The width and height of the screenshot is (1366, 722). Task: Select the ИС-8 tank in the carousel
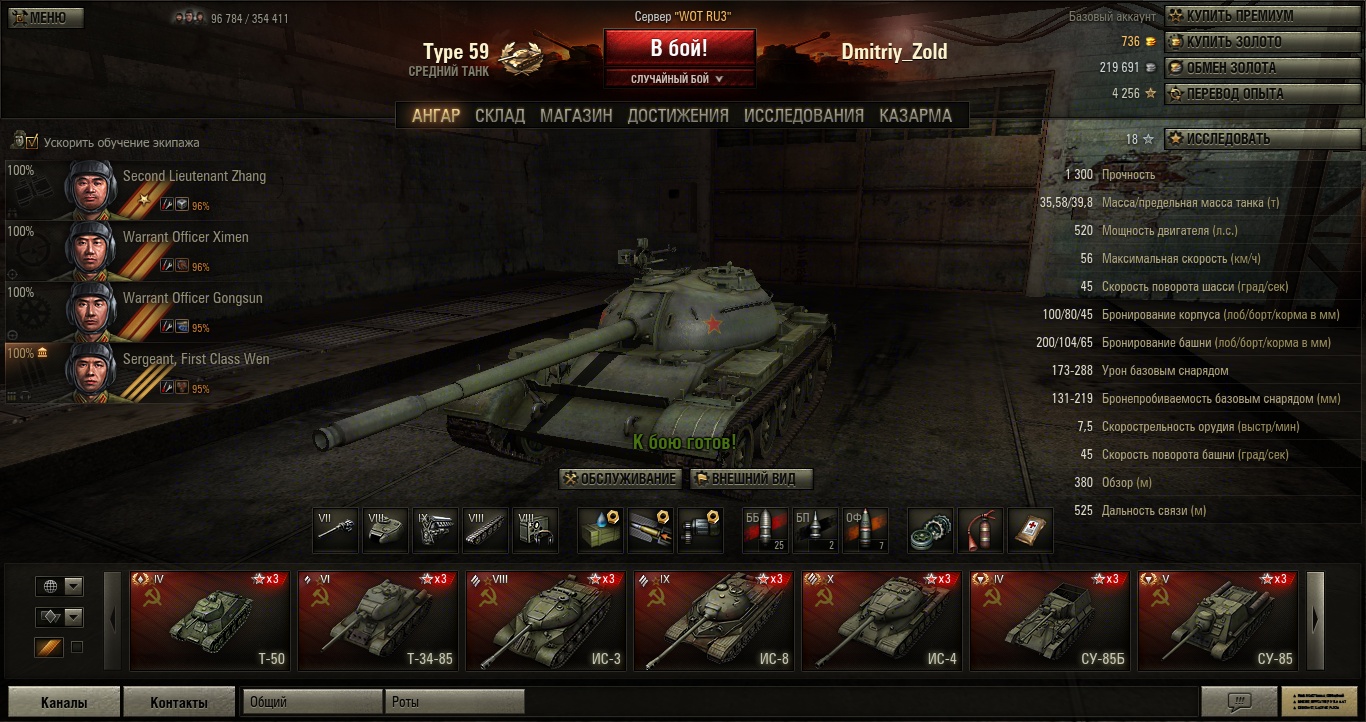coord(713,620)
